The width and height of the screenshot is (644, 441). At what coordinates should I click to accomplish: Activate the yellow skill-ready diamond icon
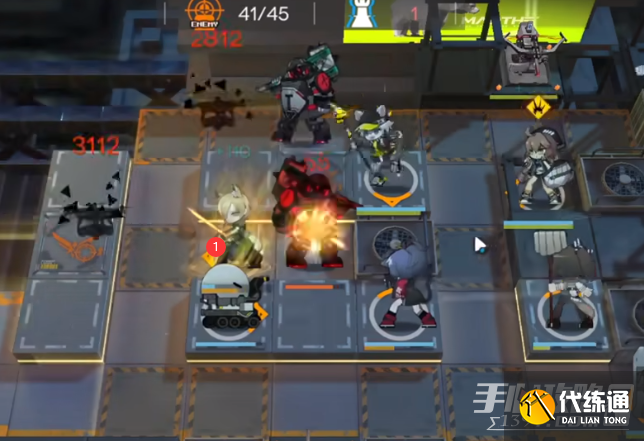point(536,105)
